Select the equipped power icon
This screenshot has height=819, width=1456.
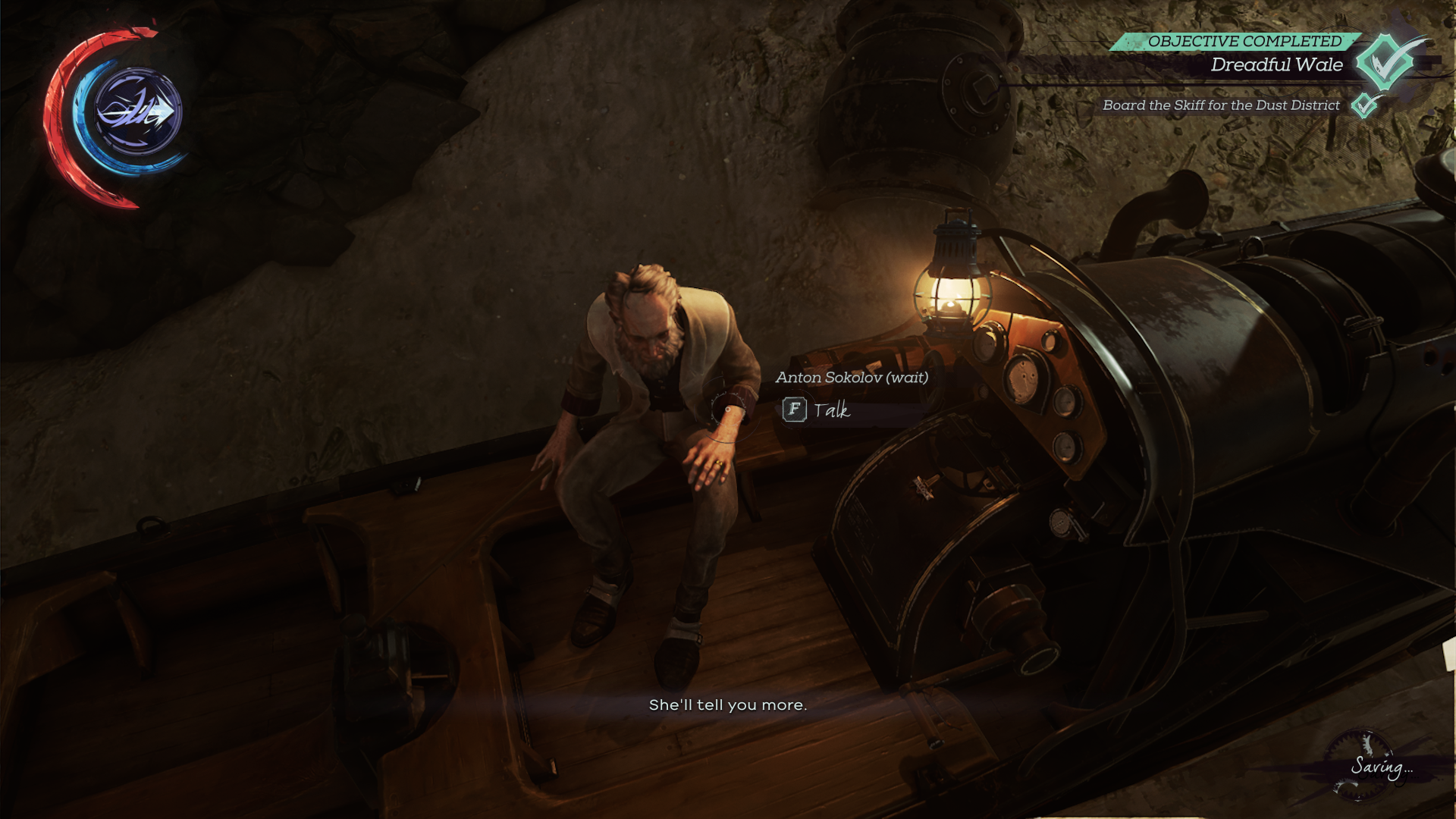pos(138,112)
